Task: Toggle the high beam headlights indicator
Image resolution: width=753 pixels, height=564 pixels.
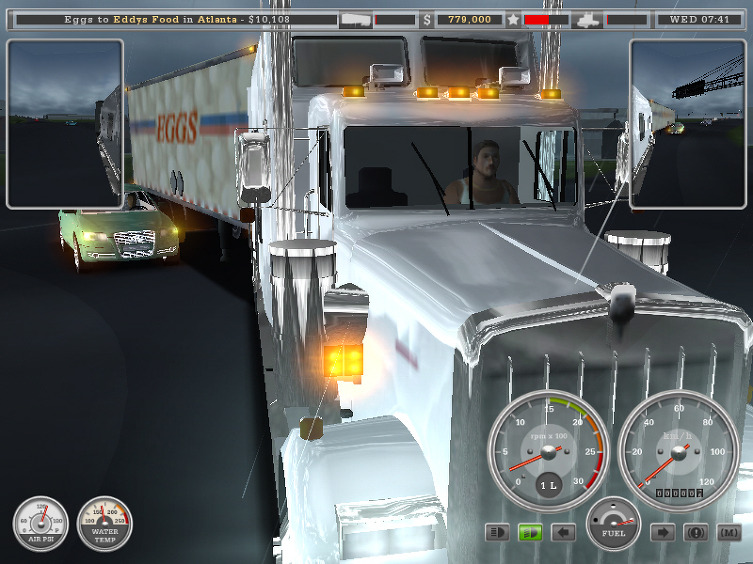Action: [x=497, y=533]
